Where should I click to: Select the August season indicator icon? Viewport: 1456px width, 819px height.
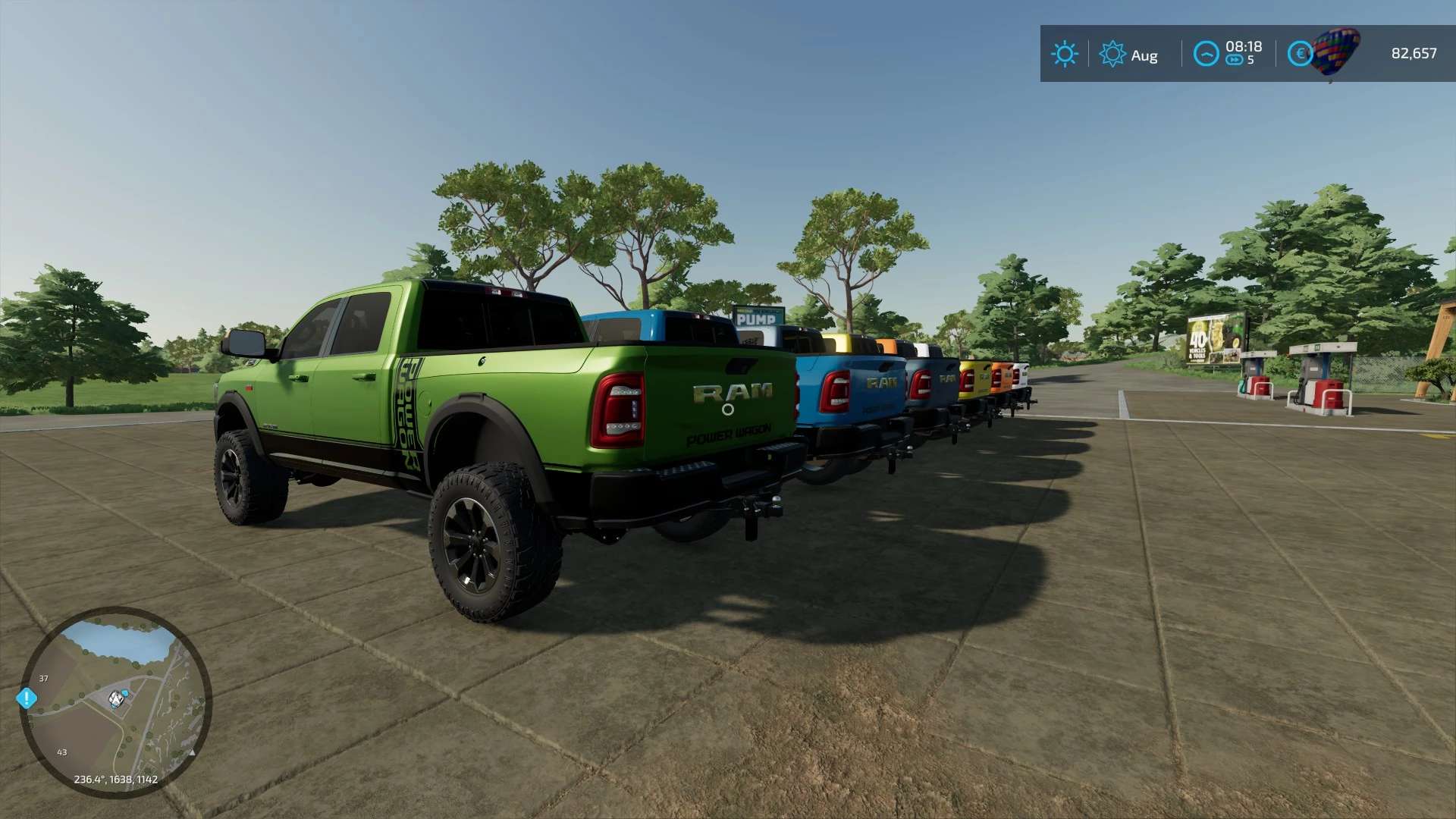coord(1112,54)
